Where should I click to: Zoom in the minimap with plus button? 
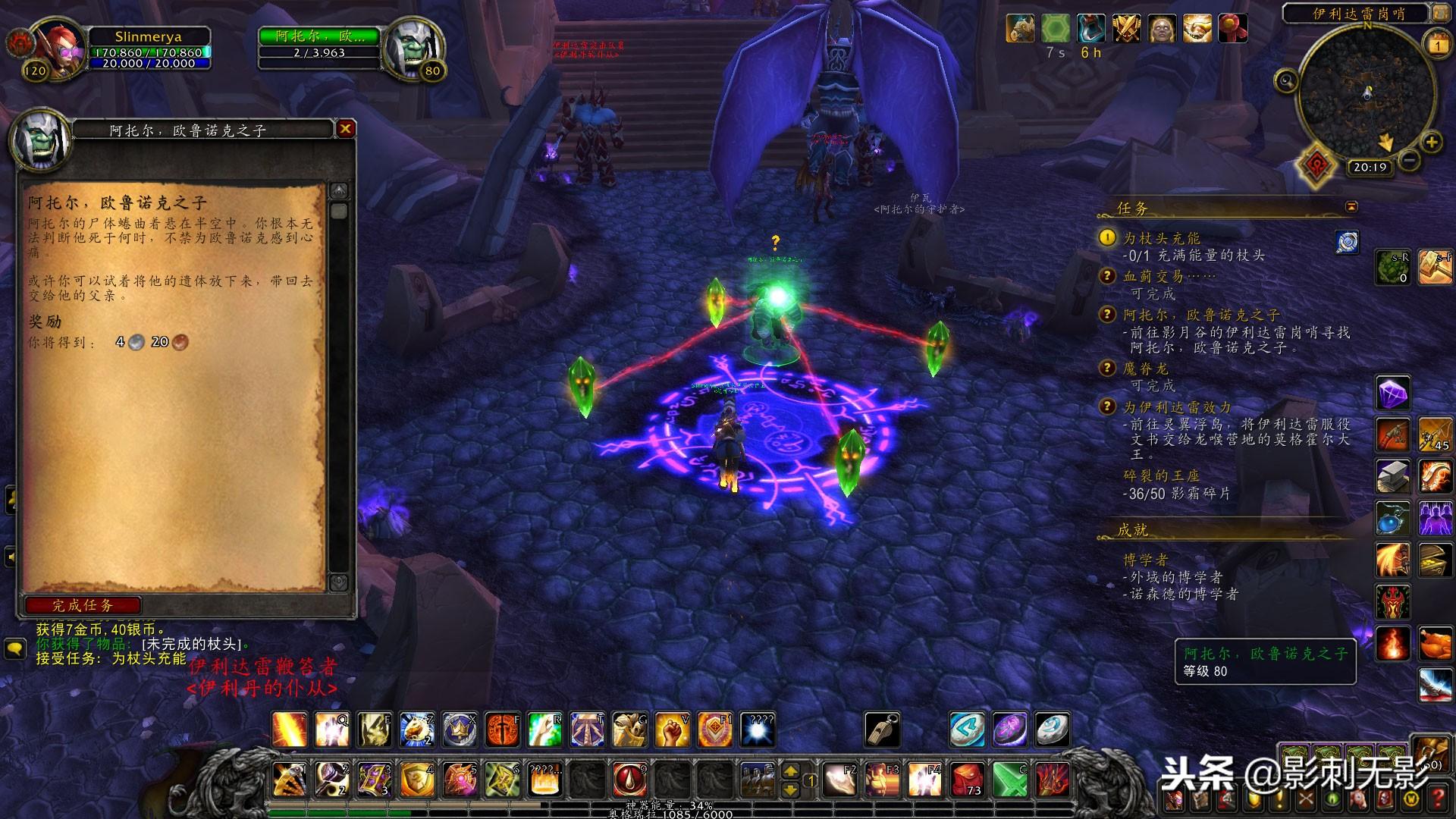(x=1431, y=142)
